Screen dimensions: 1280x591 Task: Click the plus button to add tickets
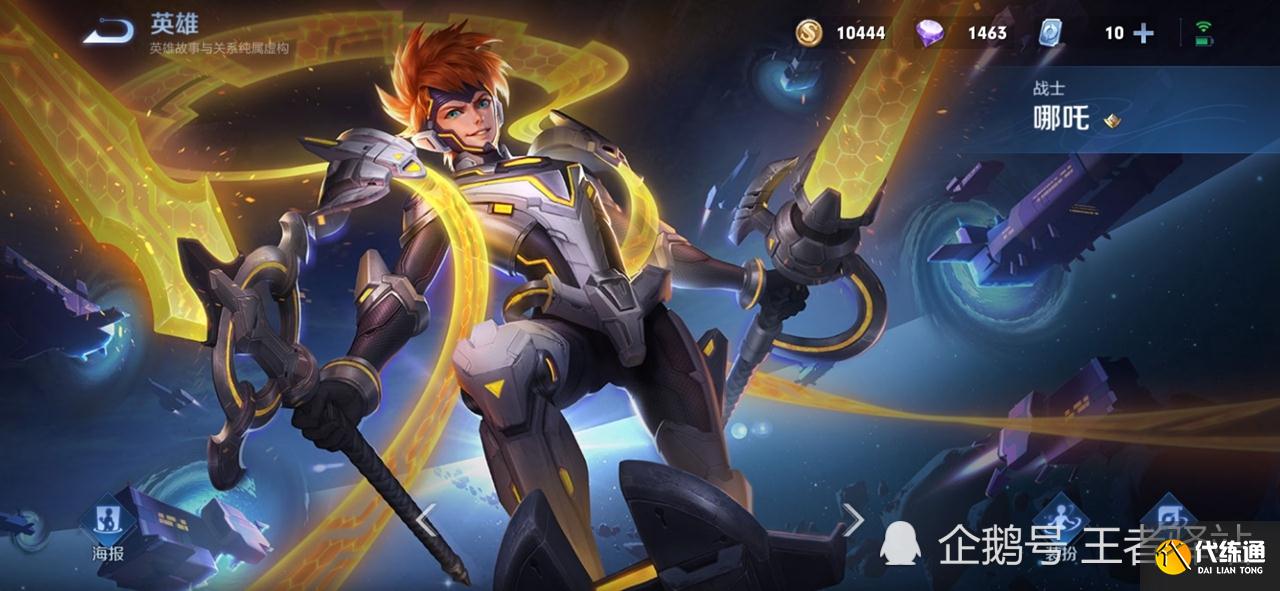[x=1143, y=33]
